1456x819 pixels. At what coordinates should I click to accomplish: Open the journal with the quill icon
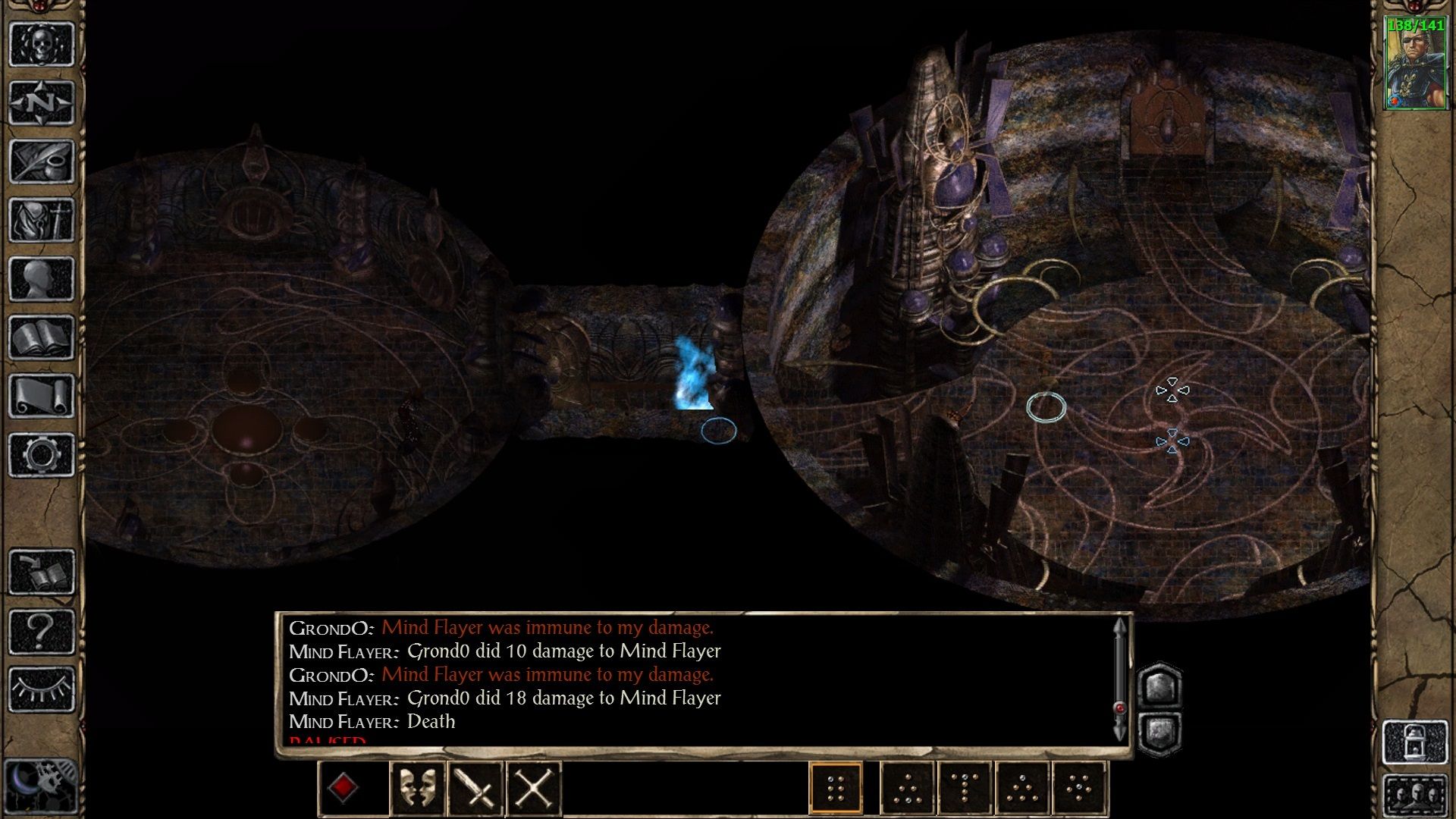pos(42,161)
